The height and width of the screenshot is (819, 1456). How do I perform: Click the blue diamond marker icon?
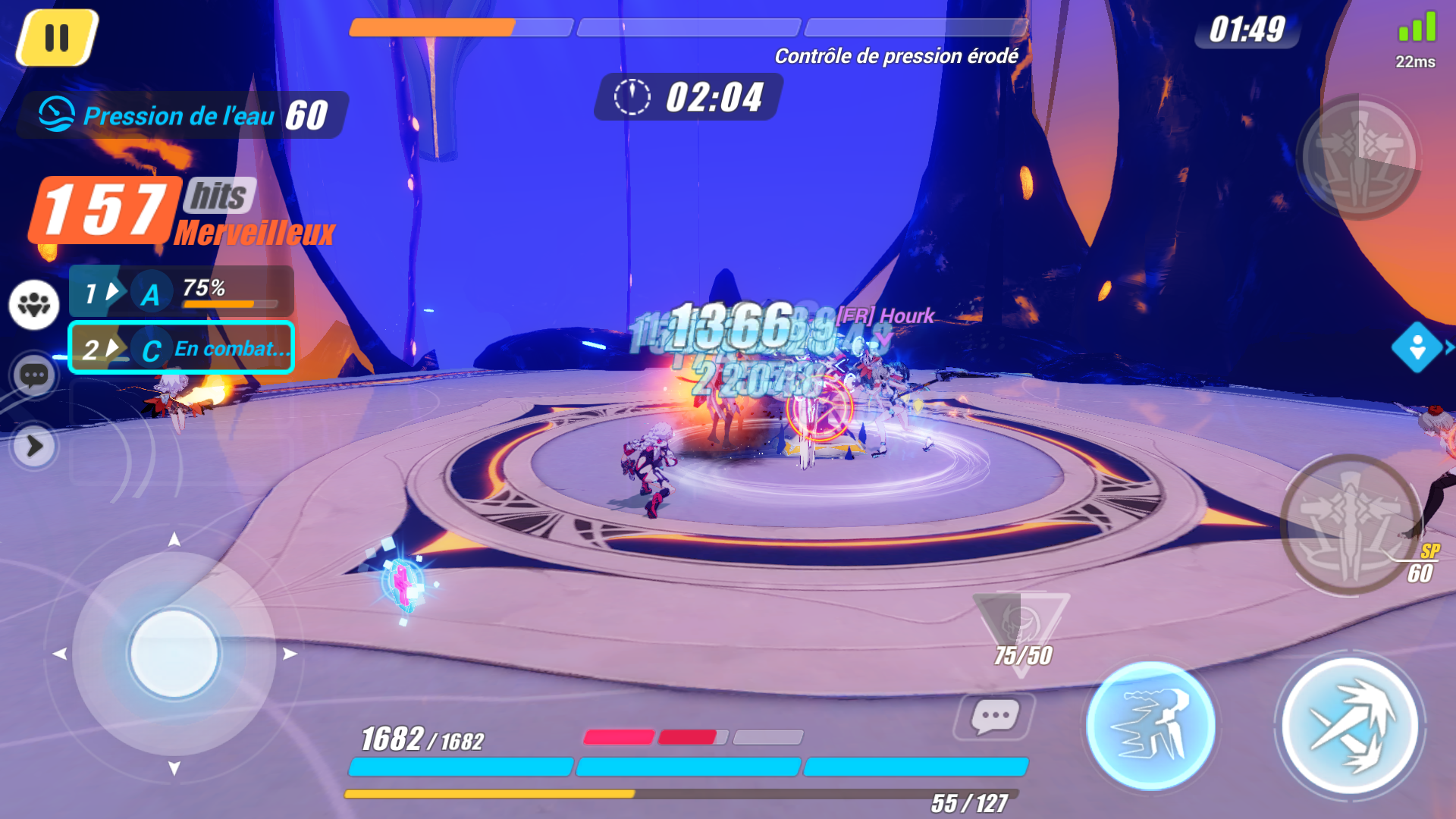click(1417, 347)
